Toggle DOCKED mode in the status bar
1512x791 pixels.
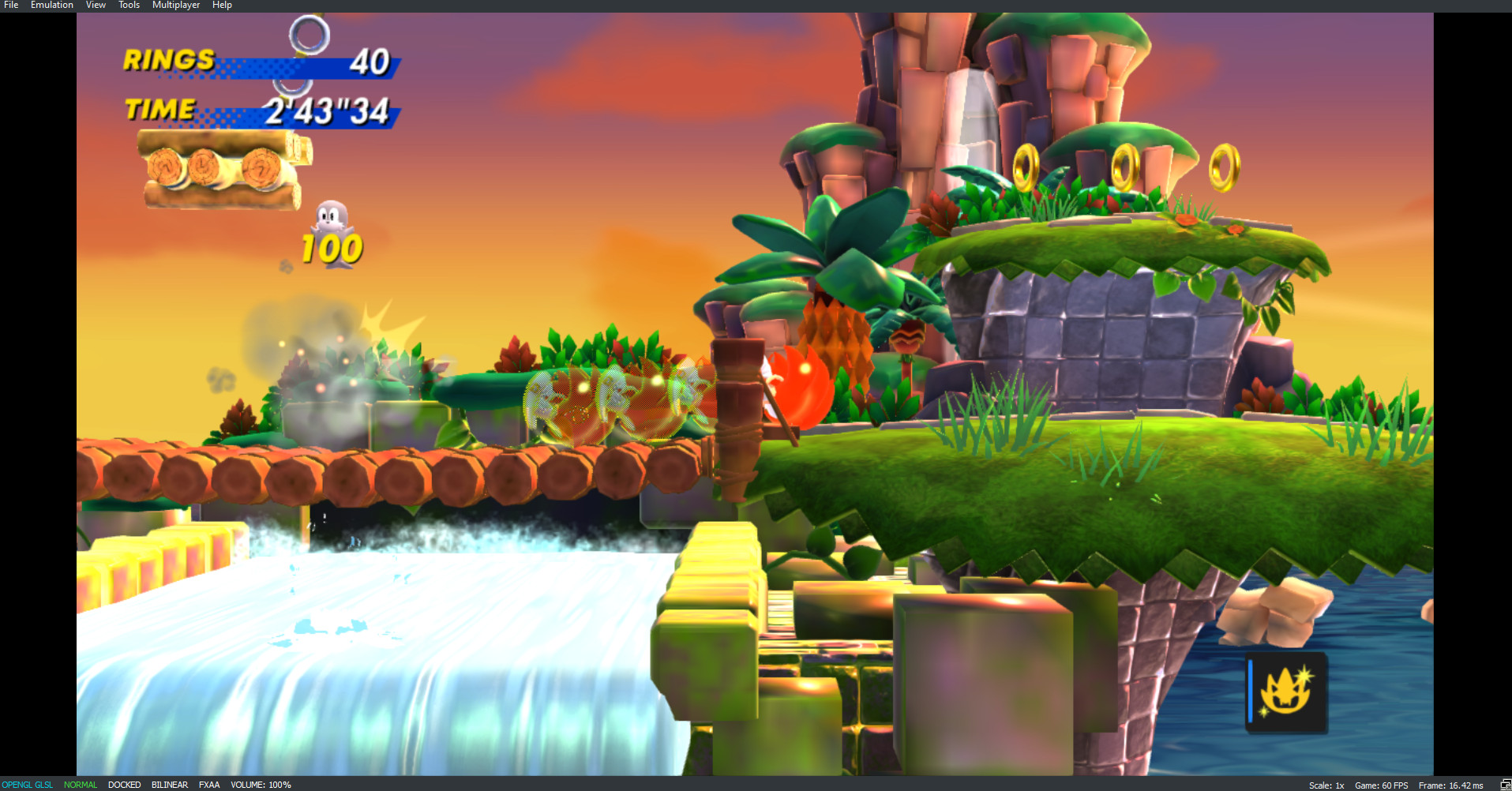(x=124, y=784)
